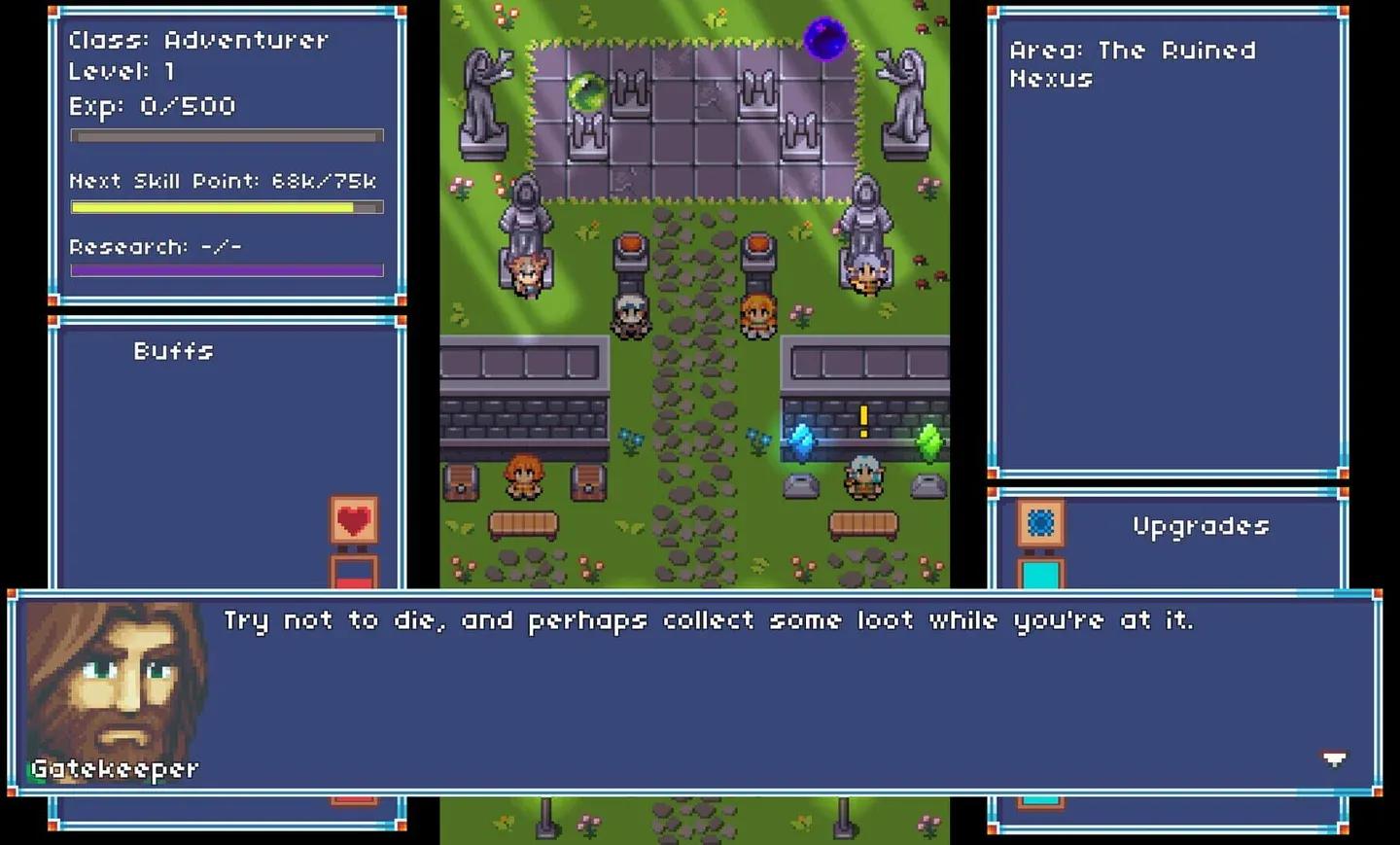Viewport: 1400px width, 845px height.
Task: Click the purple orb atop the ruins
Action: pos(825,37)
